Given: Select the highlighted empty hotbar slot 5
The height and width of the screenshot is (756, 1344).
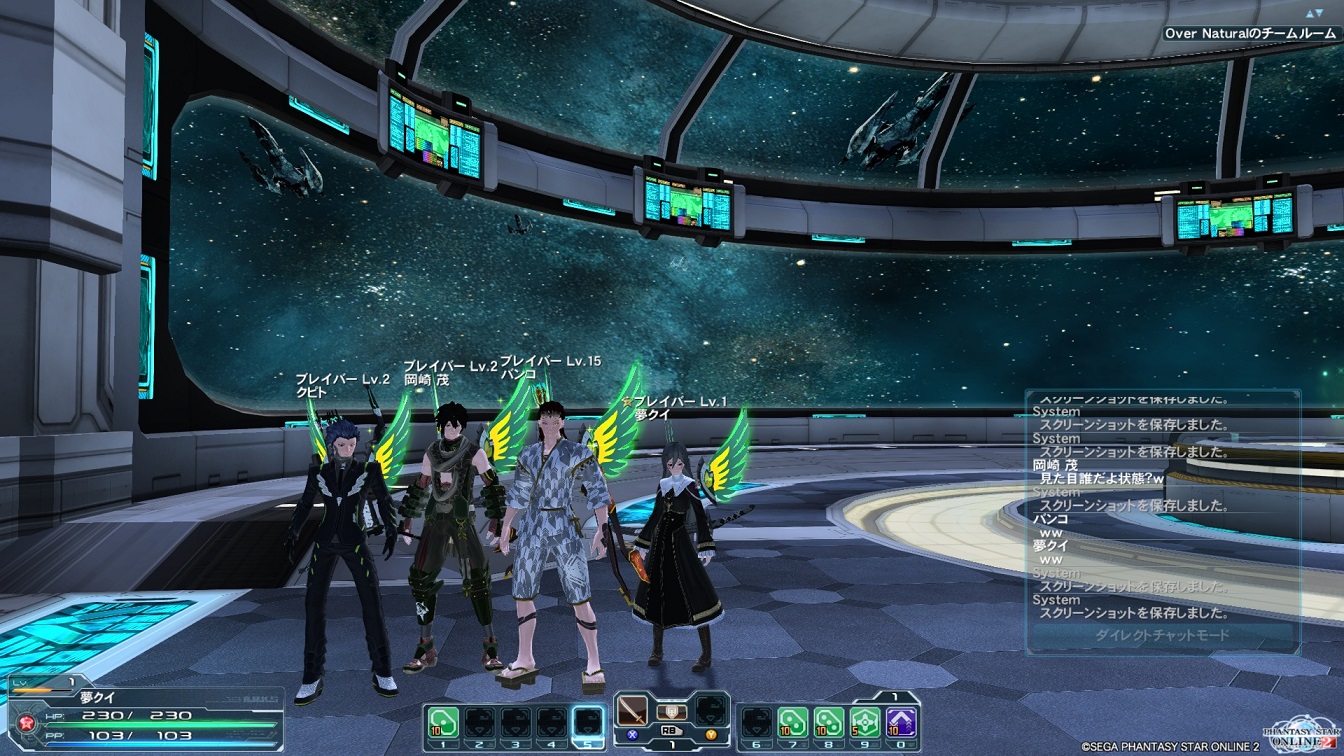Looking at the screenshot, I should 589,721.
